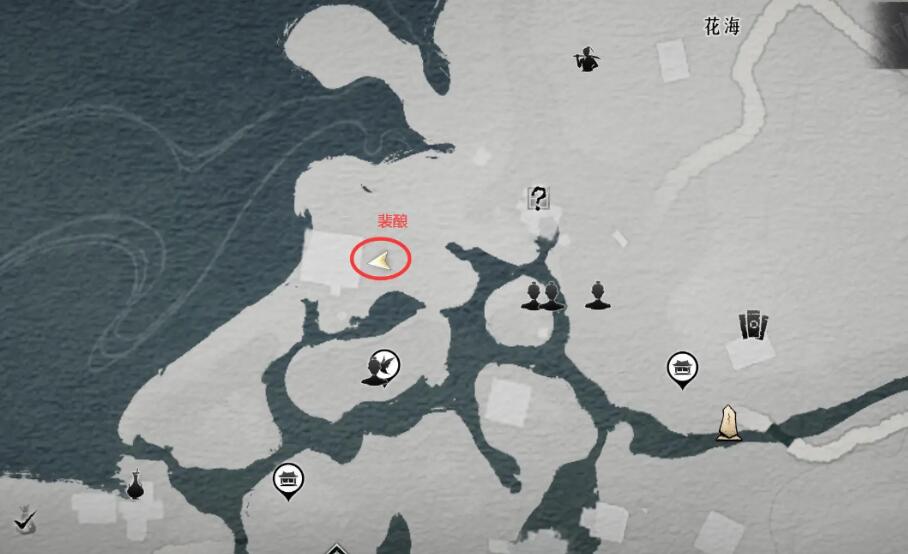The height and width of the screenshot is (554, 908).
Task: Open the house pin nearest the gourd marker
Action: [288, 480]
